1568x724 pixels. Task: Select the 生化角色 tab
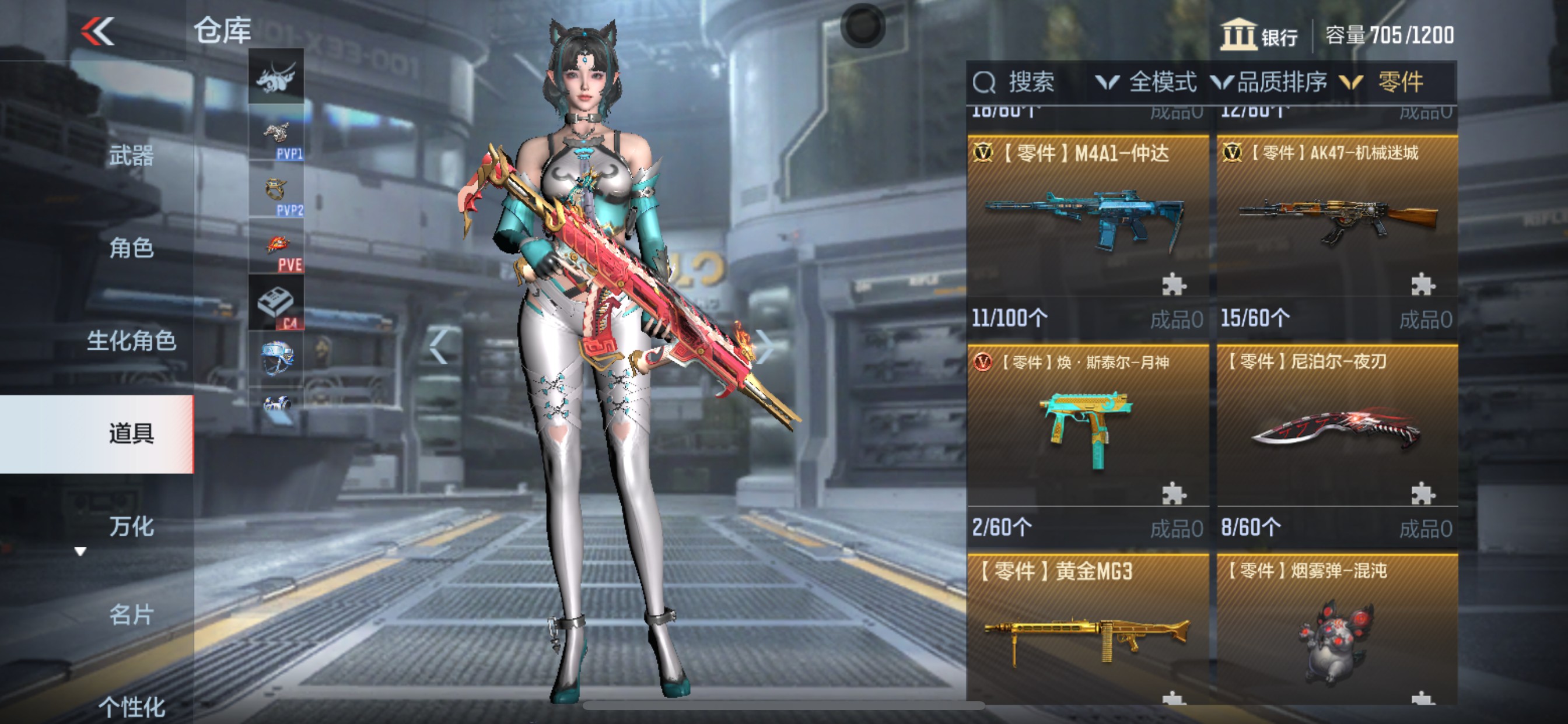point(131,340)
